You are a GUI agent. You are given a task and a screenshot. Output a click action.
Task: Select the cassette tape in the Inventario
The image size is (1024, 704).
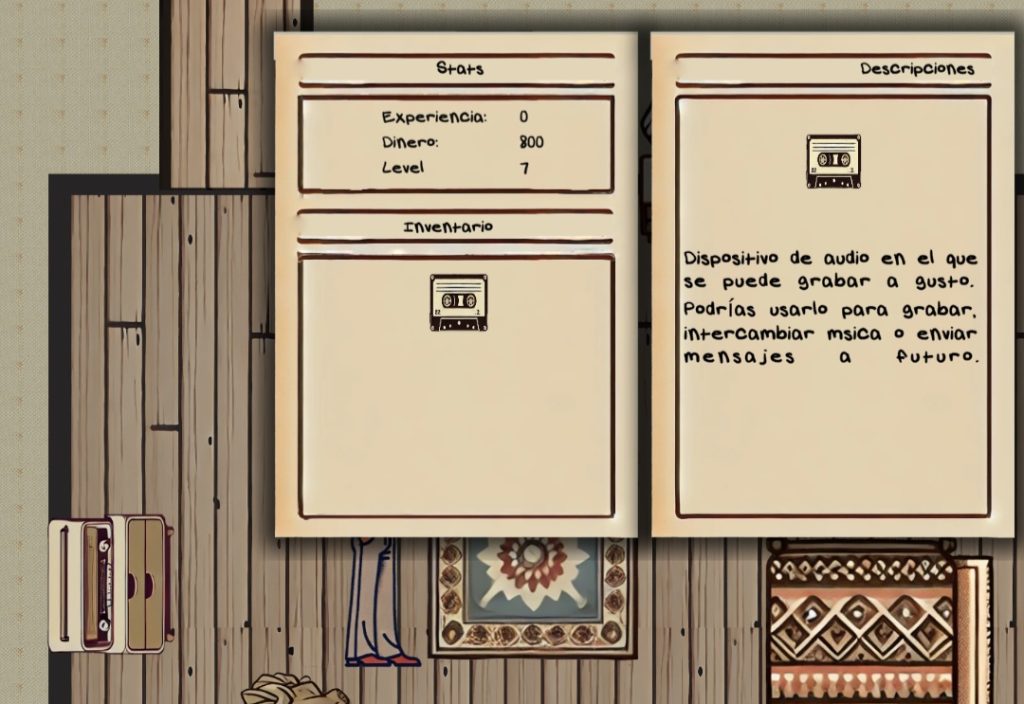(458, 302)
